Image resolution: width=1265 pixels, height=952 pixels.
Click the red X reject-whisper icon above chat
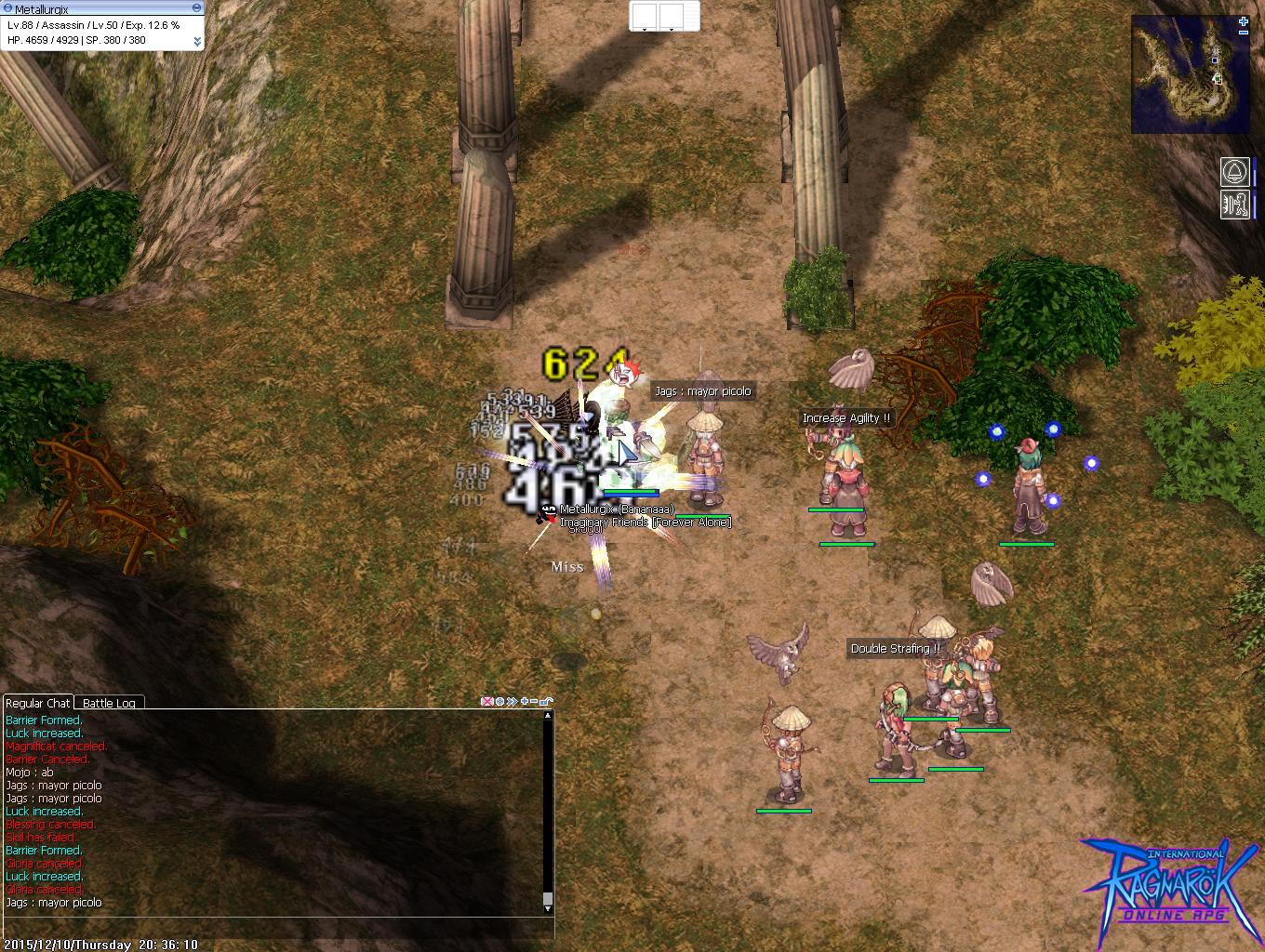coord(486,702)
